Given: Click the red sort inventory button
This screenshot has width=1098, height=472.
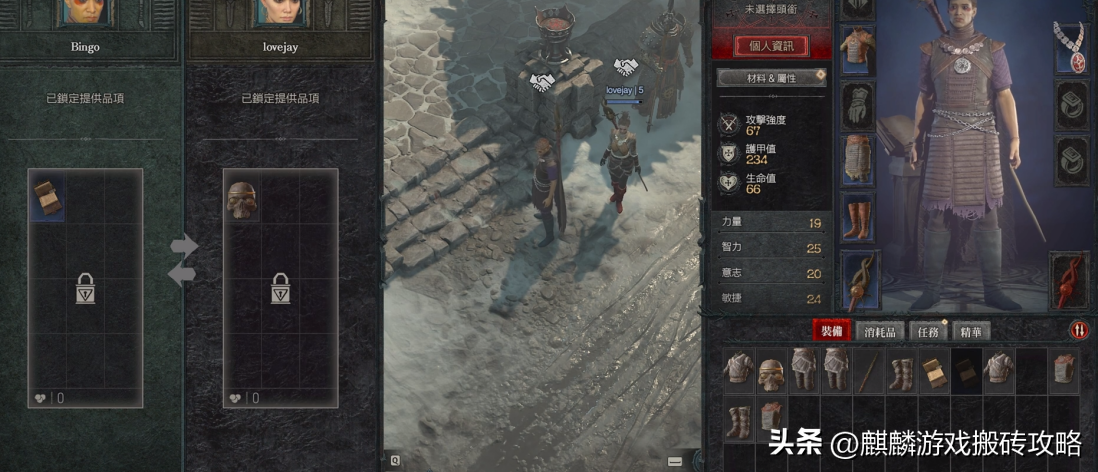Looking at the screenshot, I should [1079, 330].
